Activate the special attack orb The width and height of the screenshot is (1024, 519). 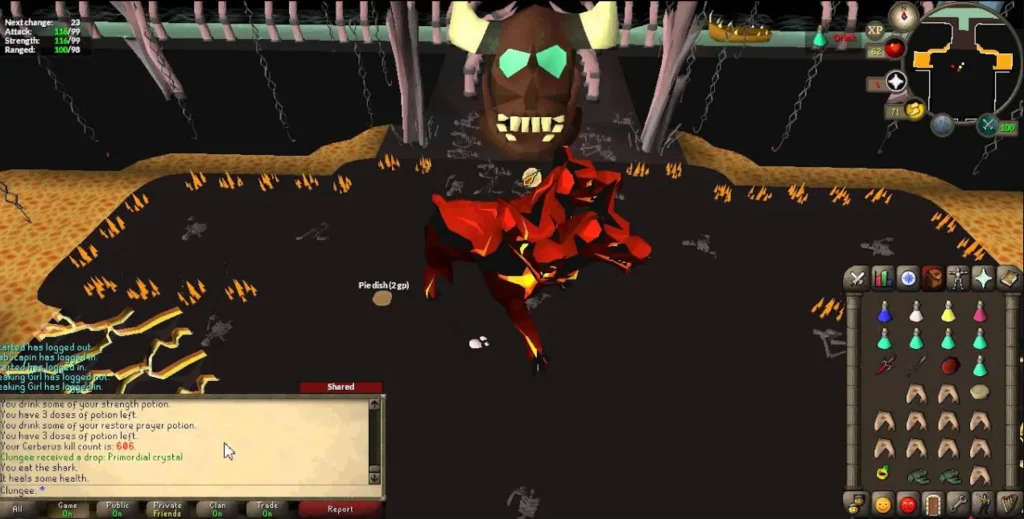click(x=987, y=125)
